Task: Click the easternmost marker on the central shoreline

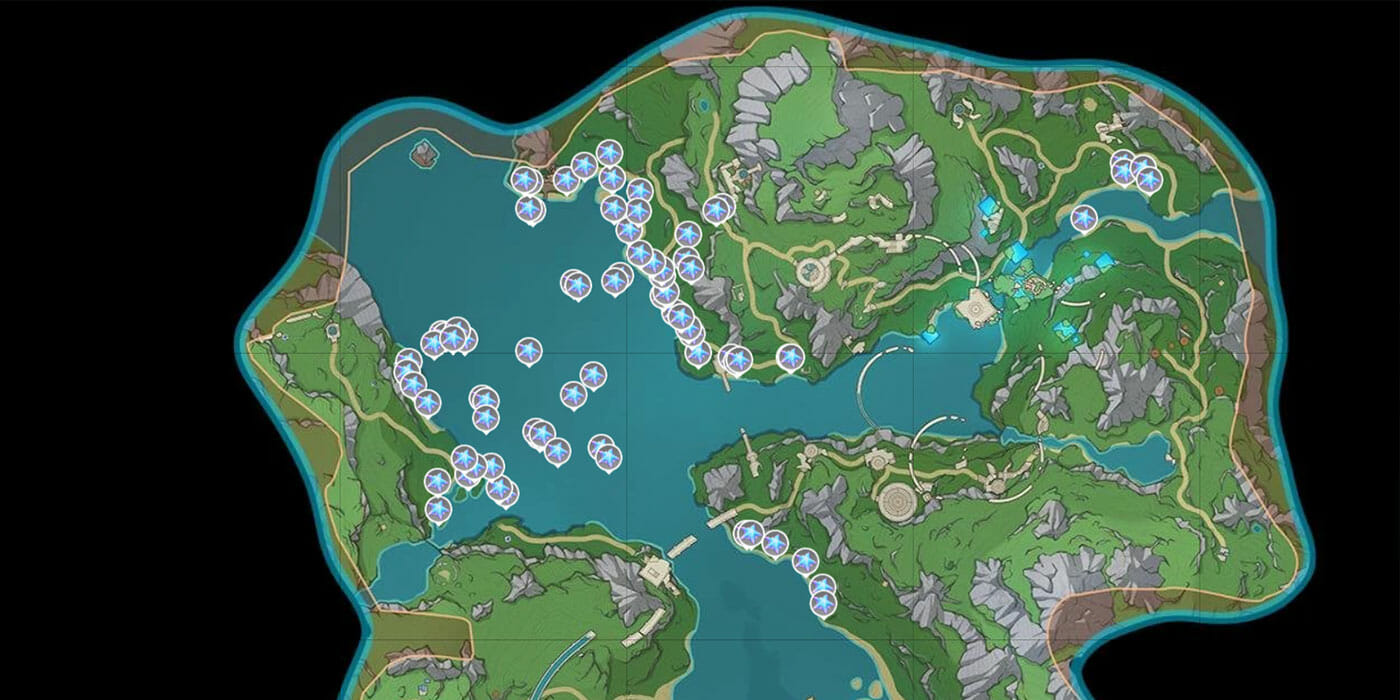Action: [790, 356]
